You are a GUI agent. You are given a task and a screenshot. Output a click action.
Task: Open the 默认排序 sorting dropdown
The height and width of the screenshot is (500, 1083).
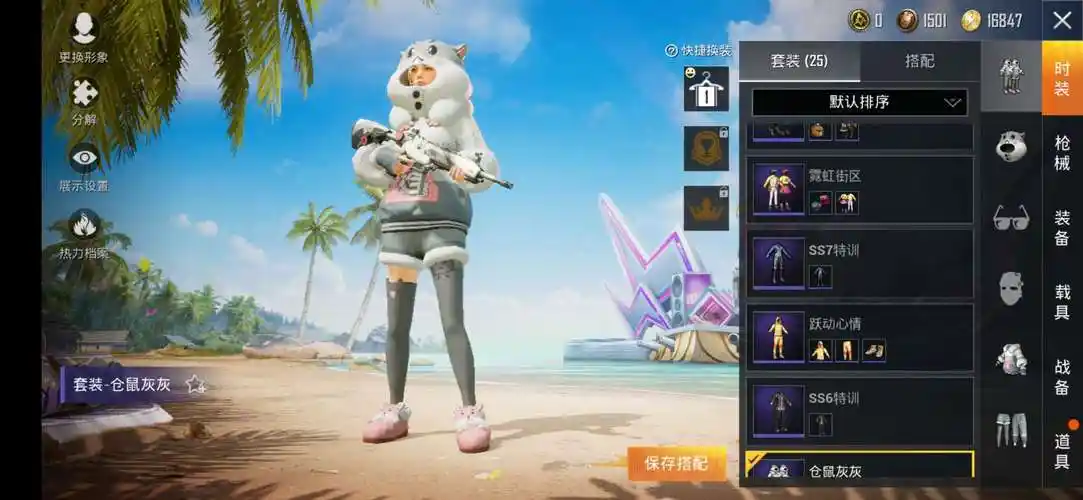pyautogui.click(x=860, y=102)
